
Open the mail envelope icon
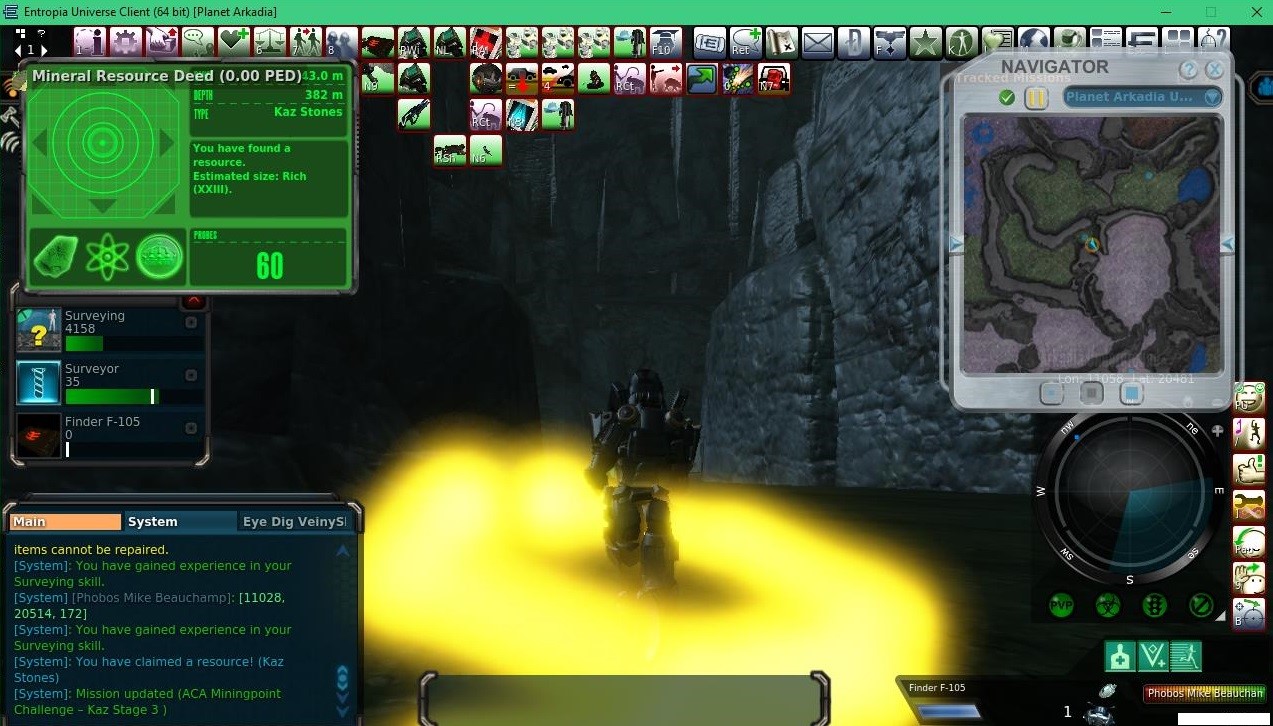coord(817,43)
